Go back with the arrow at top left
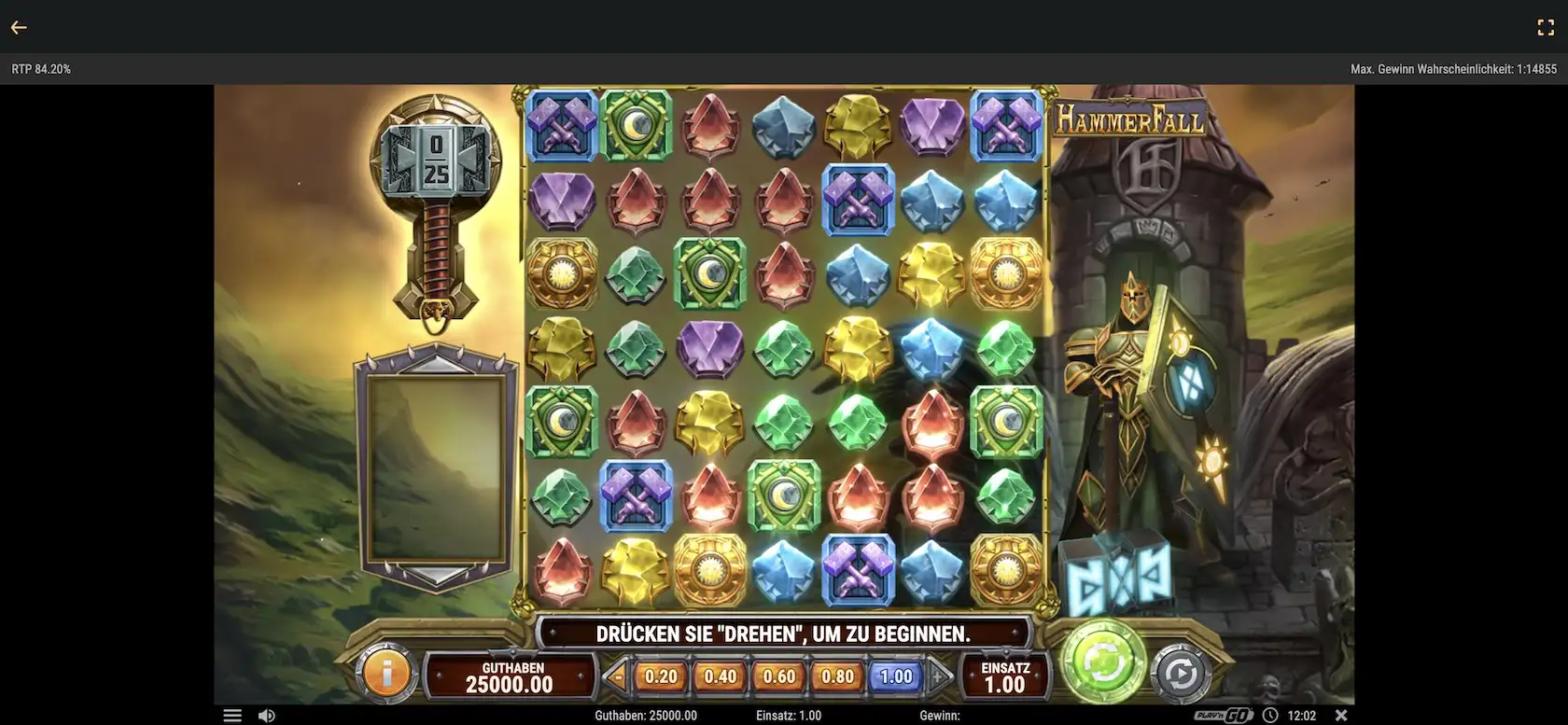Viewport: 1568px width, 725px height. click(19, 26)
